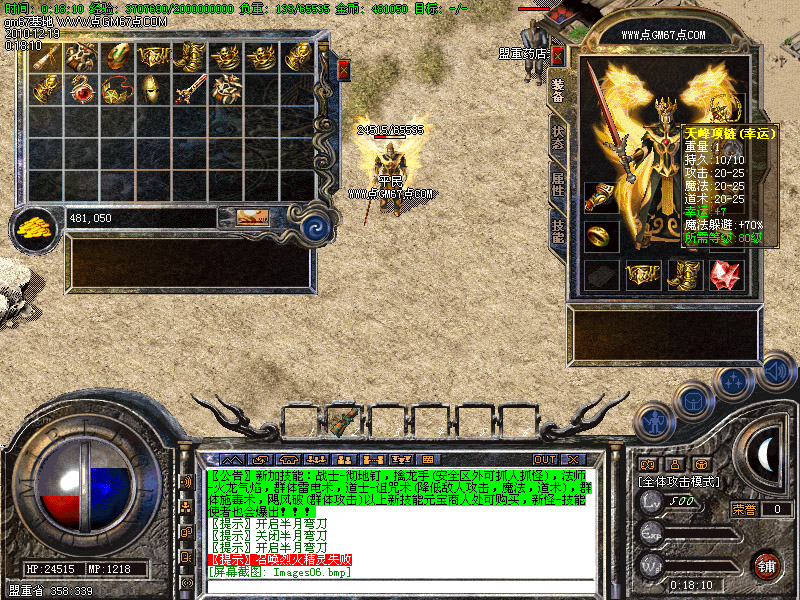
Task: Show the 技能 skills tab
Action: (x=558, y=232)
